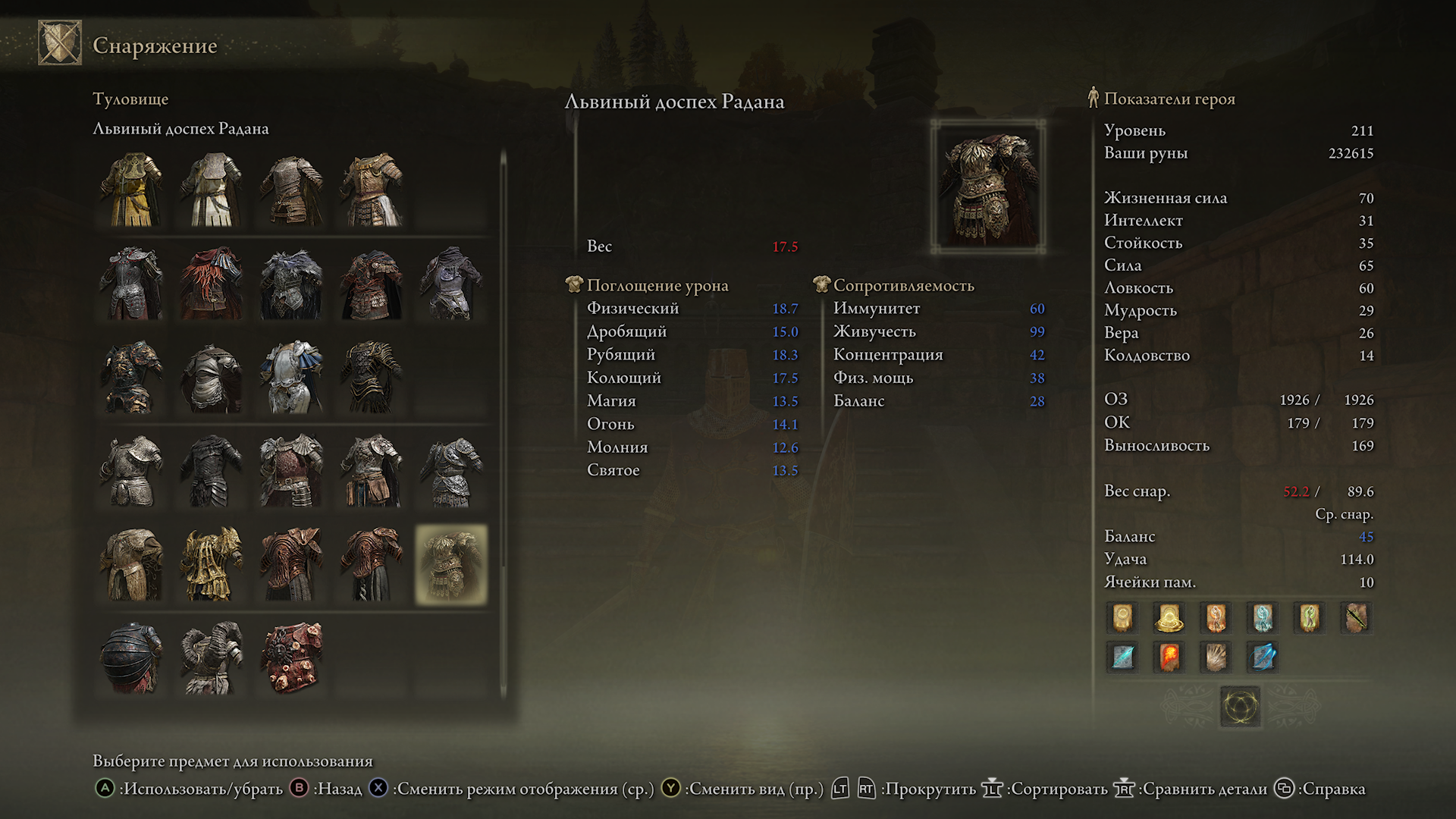Select the golden ribbed tree armor

[212, 565]
